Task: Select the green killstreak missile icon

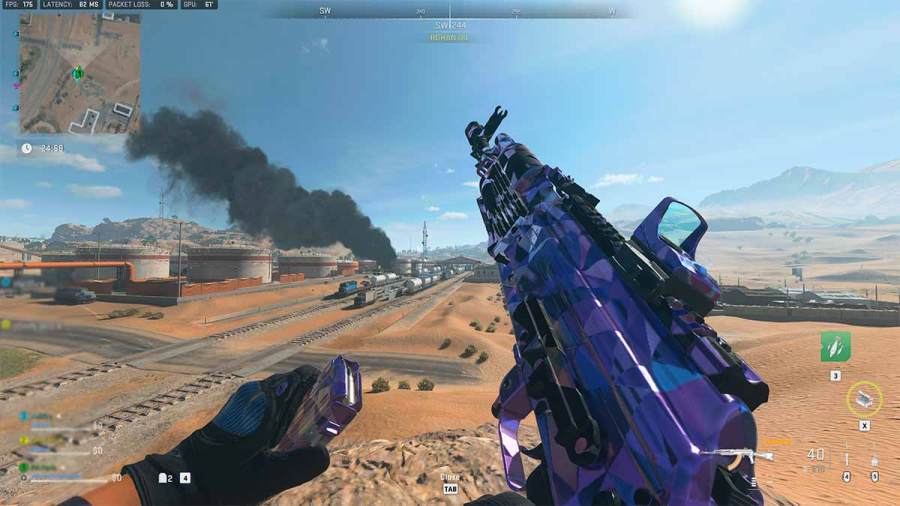Action: pos(835,347)
